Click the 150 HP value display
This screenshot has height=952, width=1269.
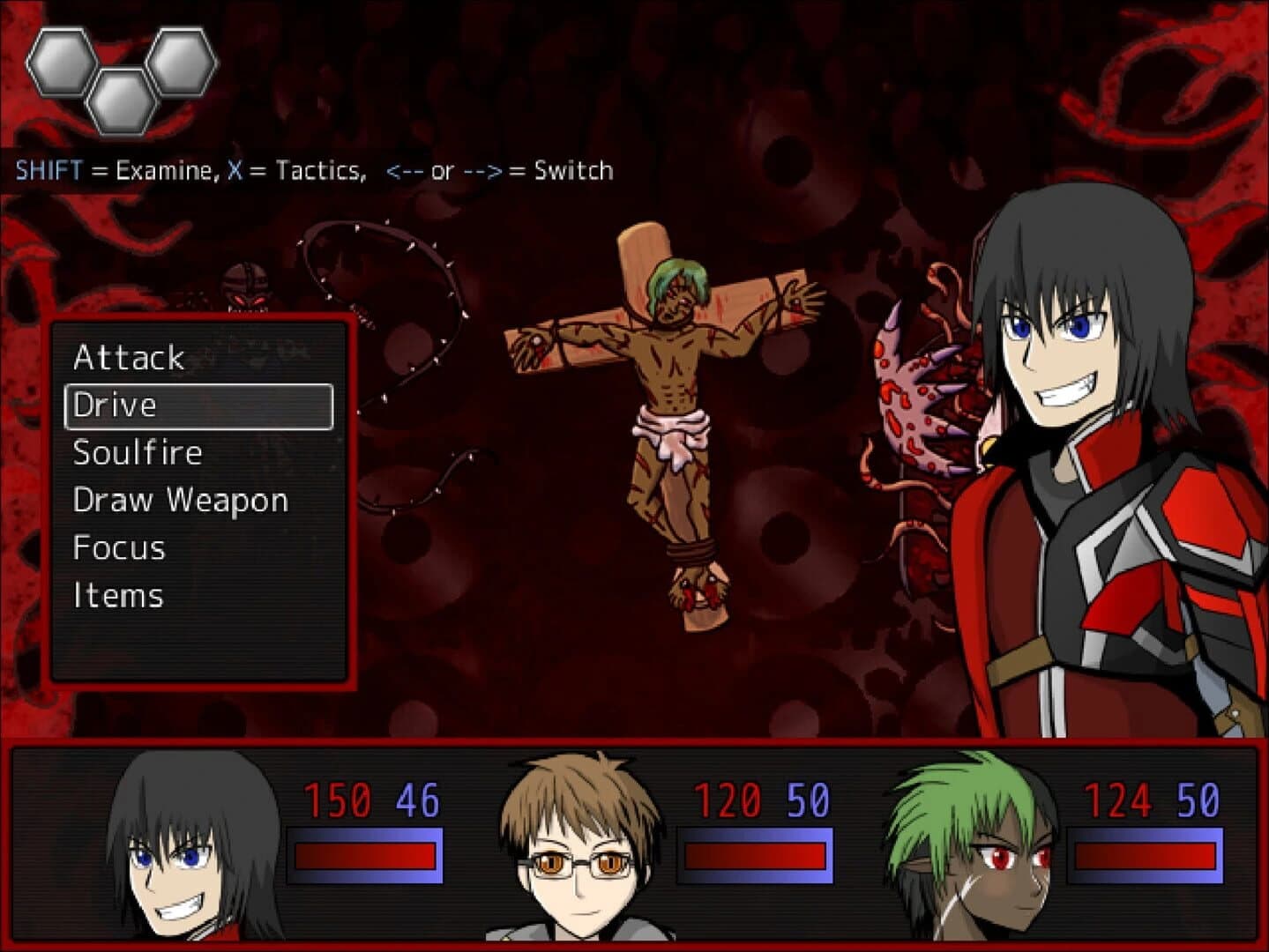336,800
